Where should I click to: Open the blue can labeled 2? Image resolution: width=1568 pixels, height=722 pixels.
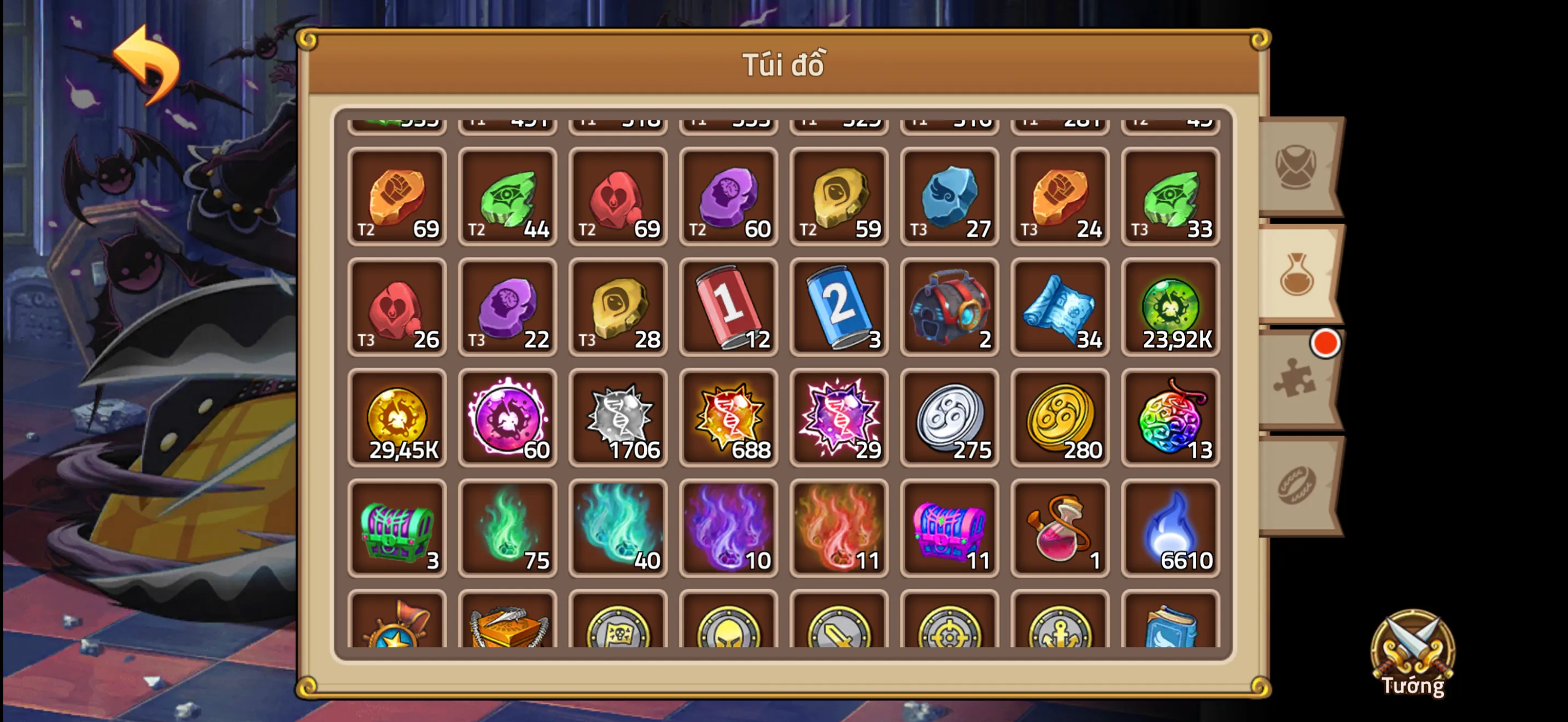point(839,307)
